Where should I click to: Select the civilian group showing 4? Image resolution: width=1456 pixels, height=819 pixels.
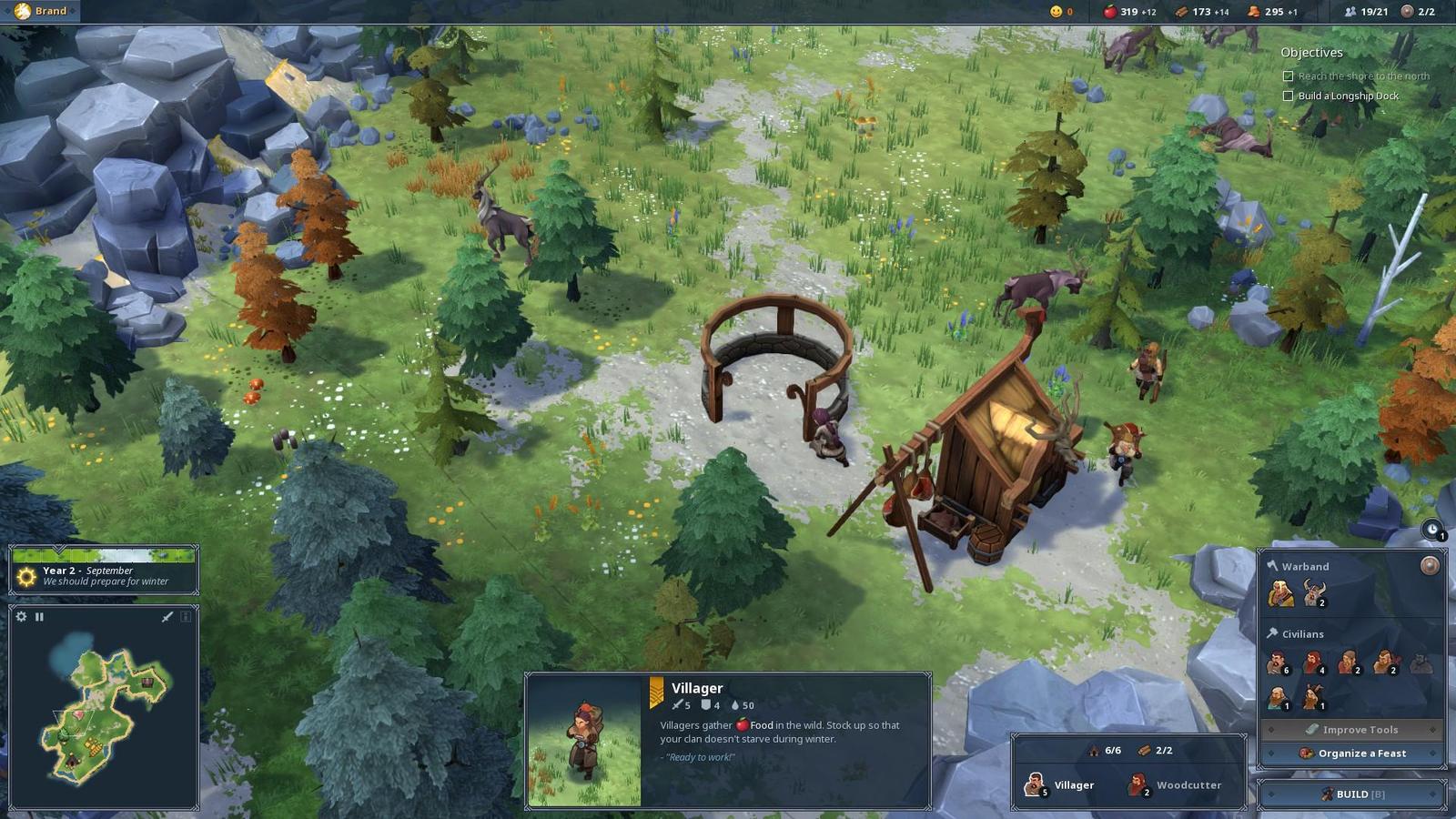[x=1313, y=663]
